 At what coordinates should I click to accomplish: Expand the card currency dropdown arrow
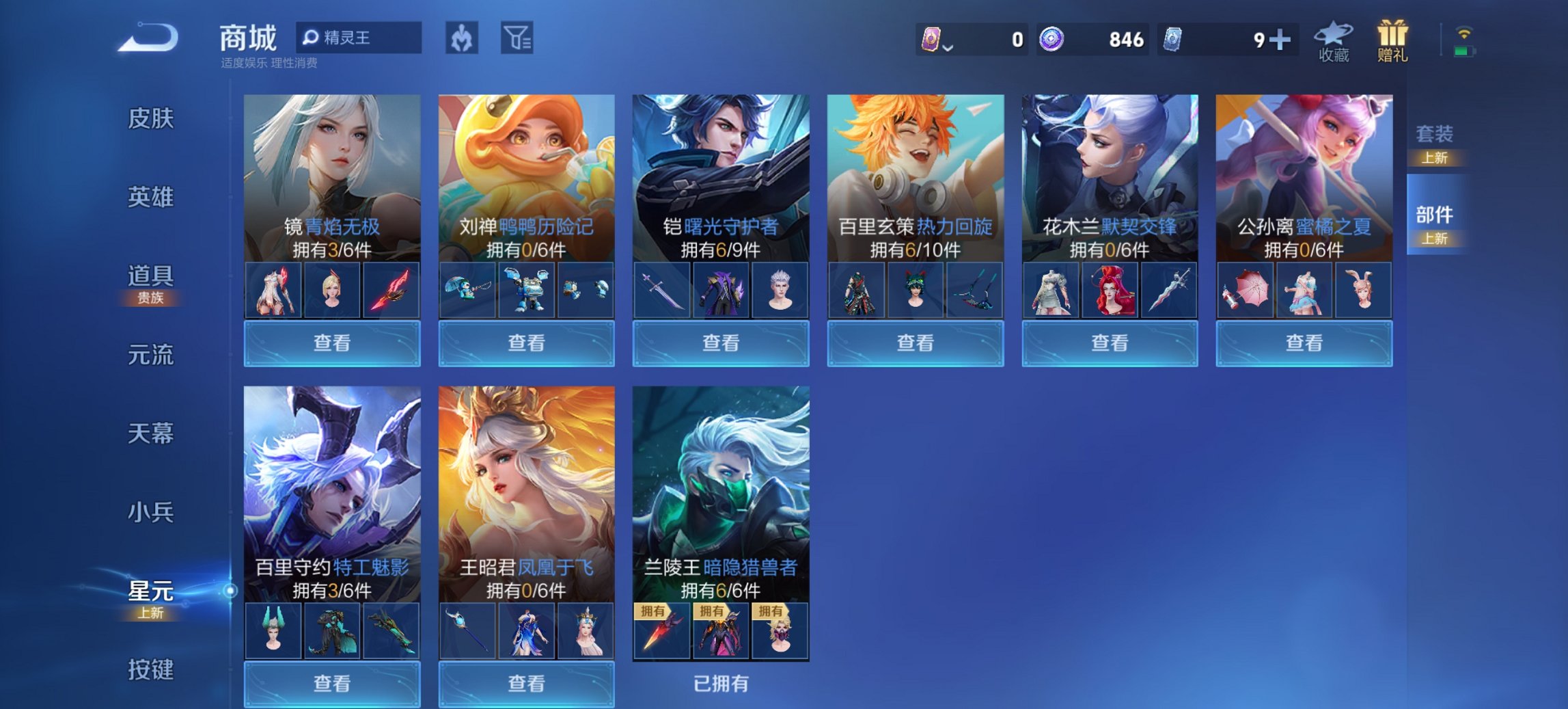(946, 46)
